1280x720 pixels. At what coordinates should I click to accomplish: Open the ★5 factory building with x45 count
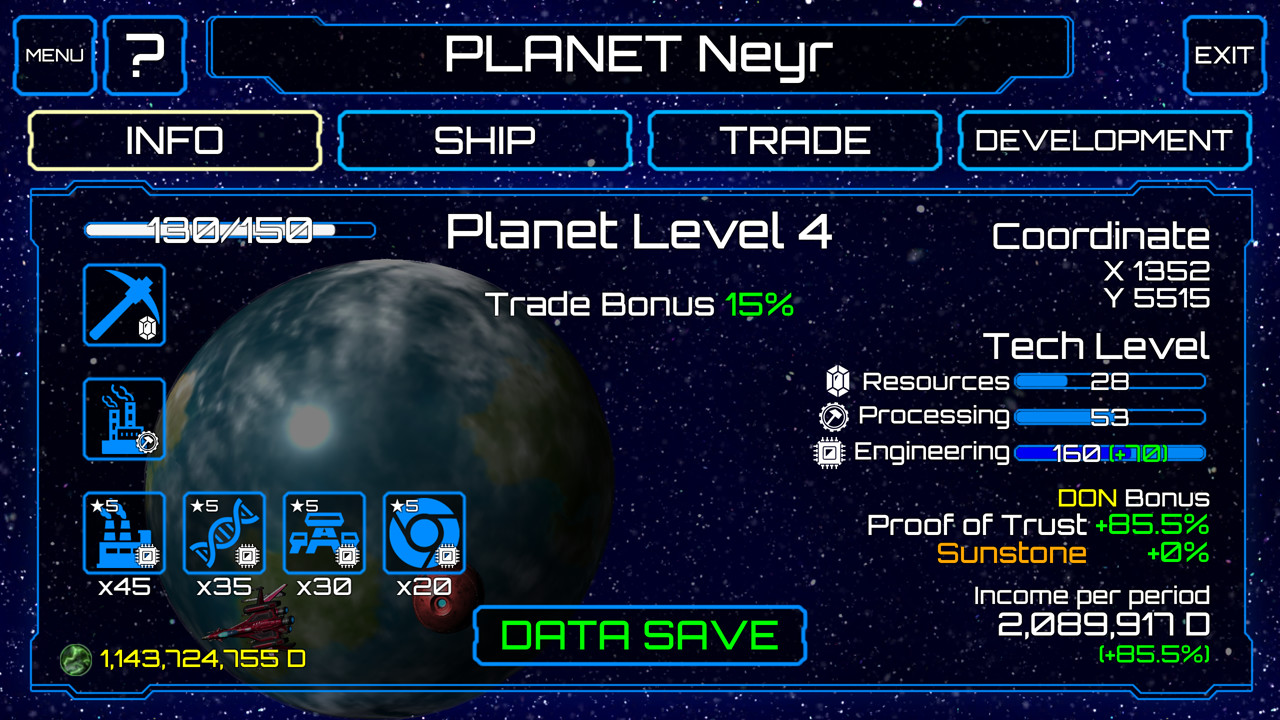[x=124, y=533]
